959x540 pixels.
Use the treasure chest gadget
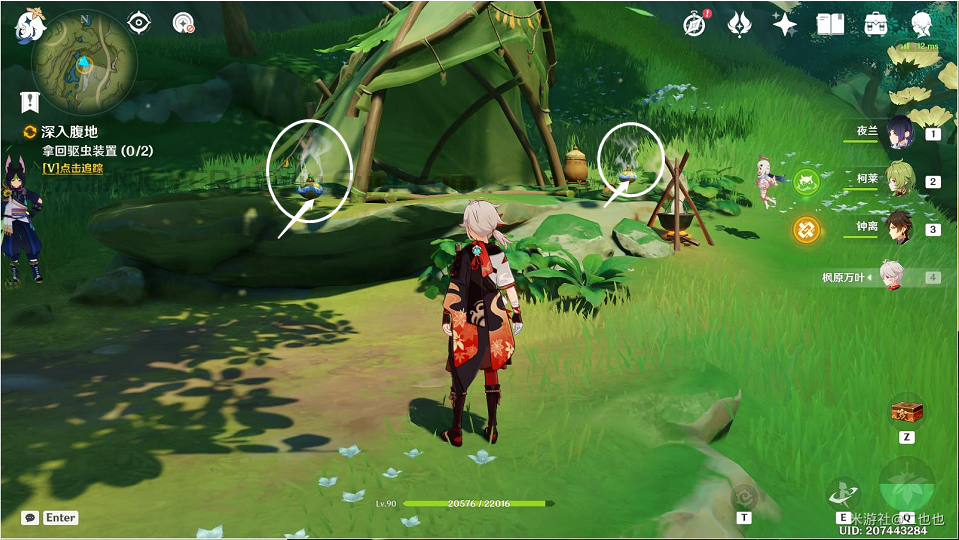coord(906,410)
